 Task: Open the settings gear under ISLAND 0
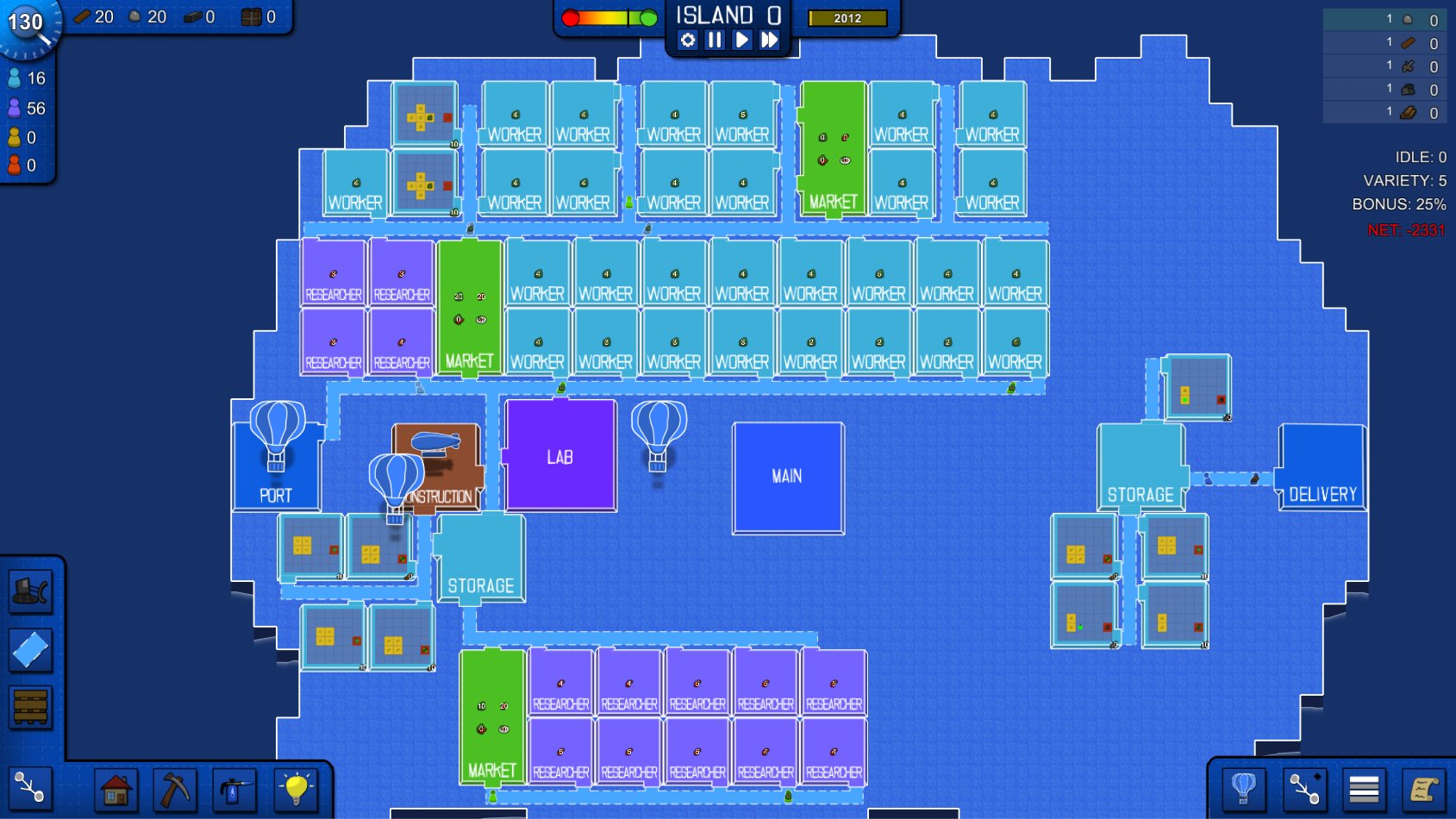(x=686, y=39)
